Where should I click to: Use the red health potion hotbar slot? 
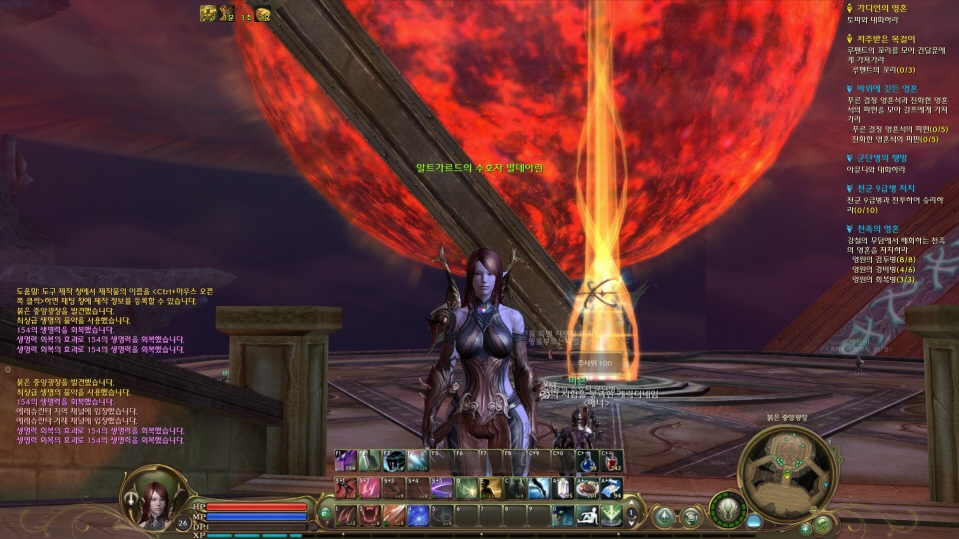pos(610,461)
